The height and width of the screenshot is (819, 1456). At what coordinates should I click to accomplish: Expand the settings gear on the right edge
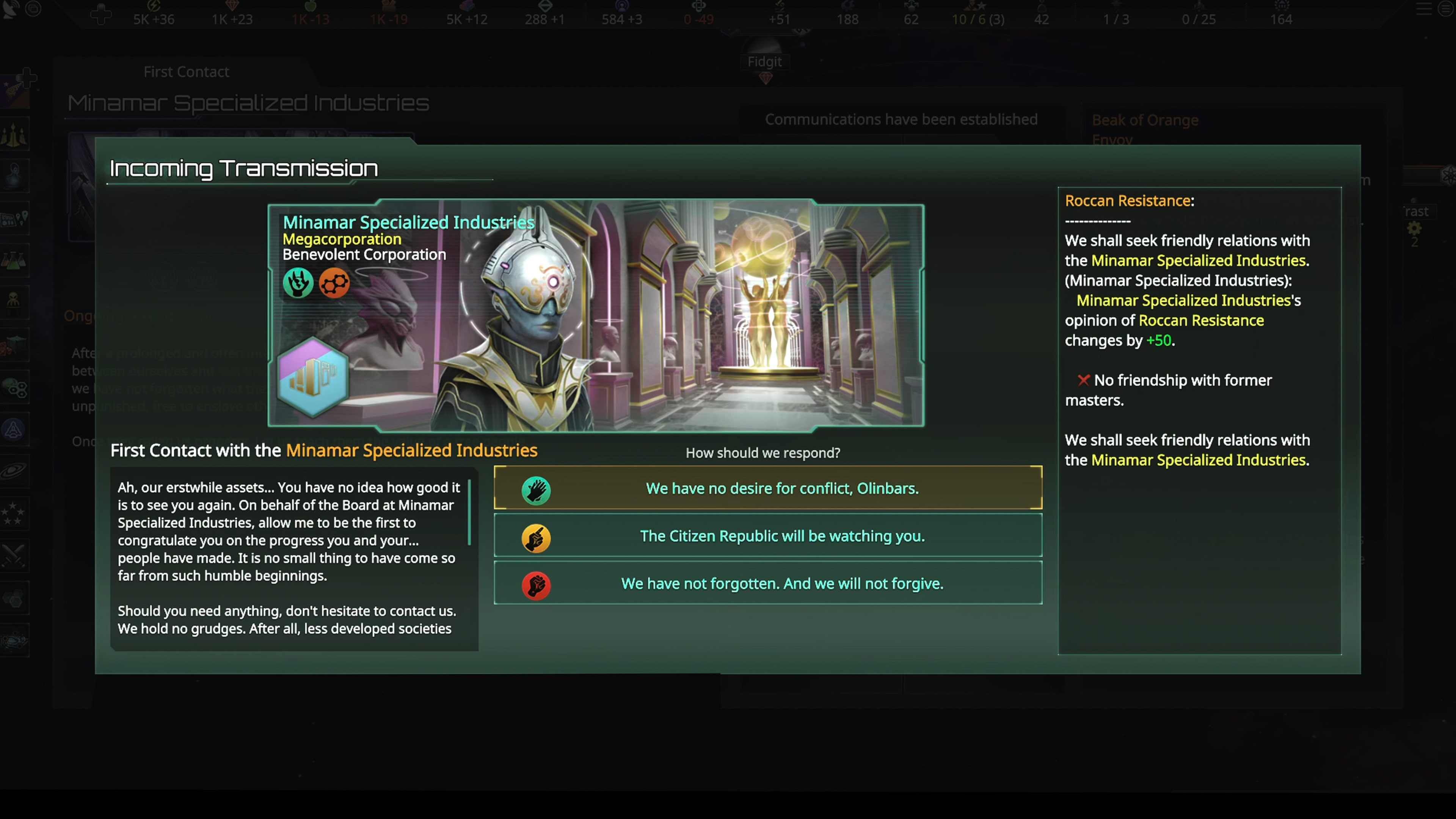(1414, 228)
